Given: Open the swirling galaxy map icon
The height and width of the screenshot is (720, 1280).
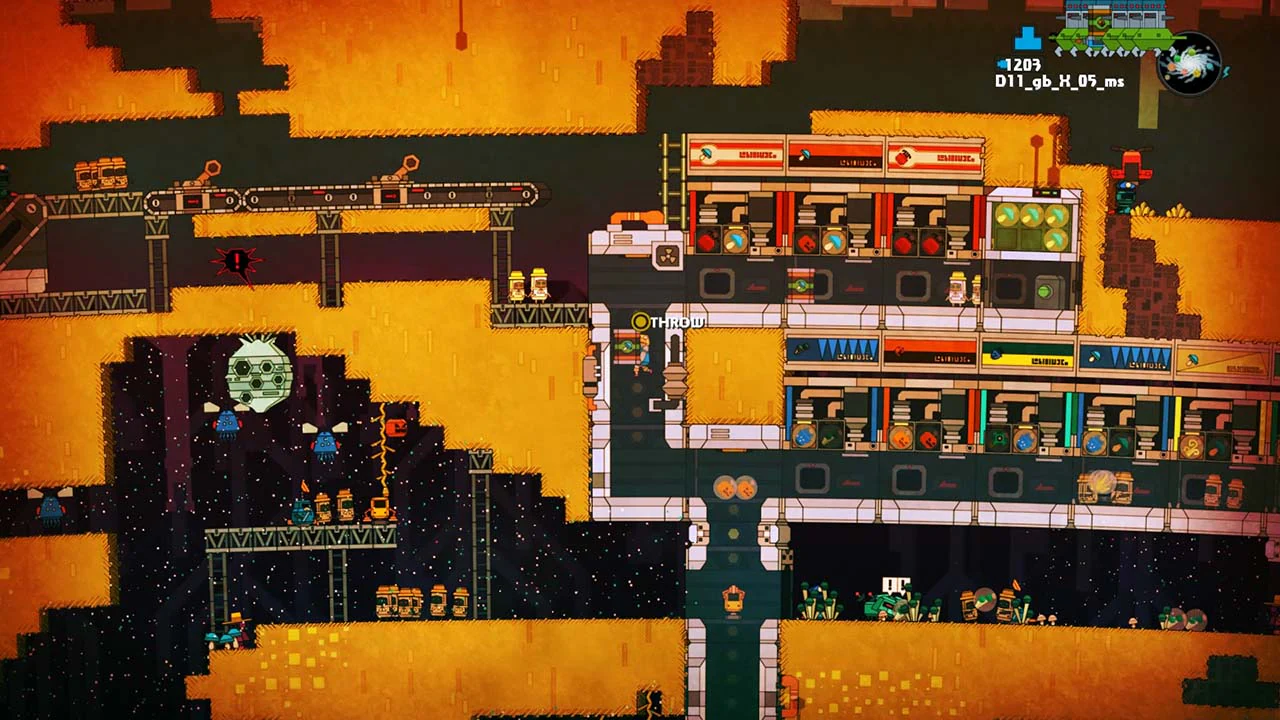Looking at the screenshot, I should [1190, 67].
